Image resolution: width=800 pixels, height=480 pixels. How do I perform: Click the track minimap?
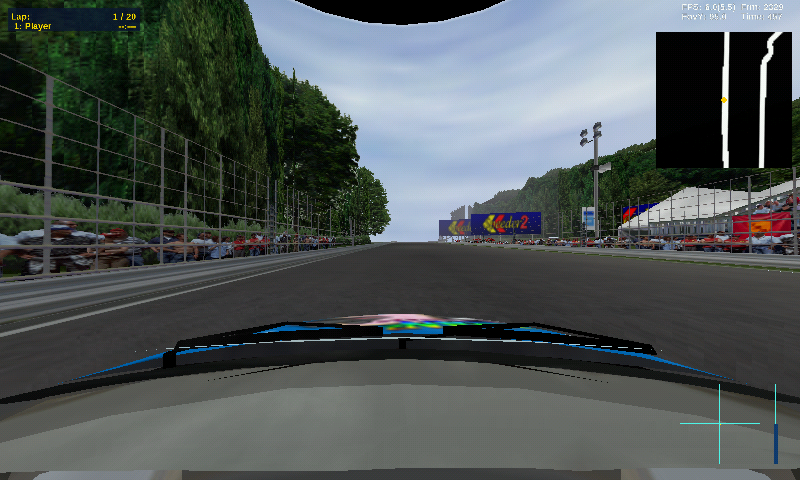click(x=724, y=100)
